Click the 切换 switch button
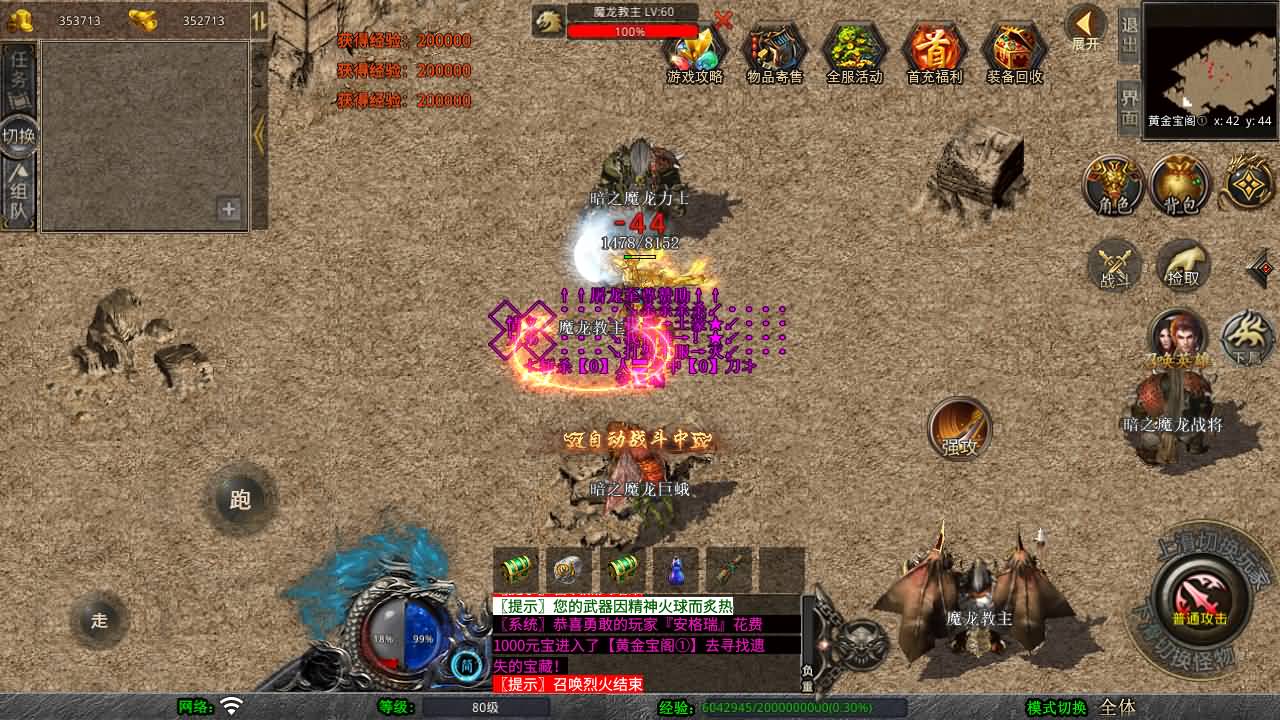The width and height of the screenshot is (1280, 720). coord(19,136)
